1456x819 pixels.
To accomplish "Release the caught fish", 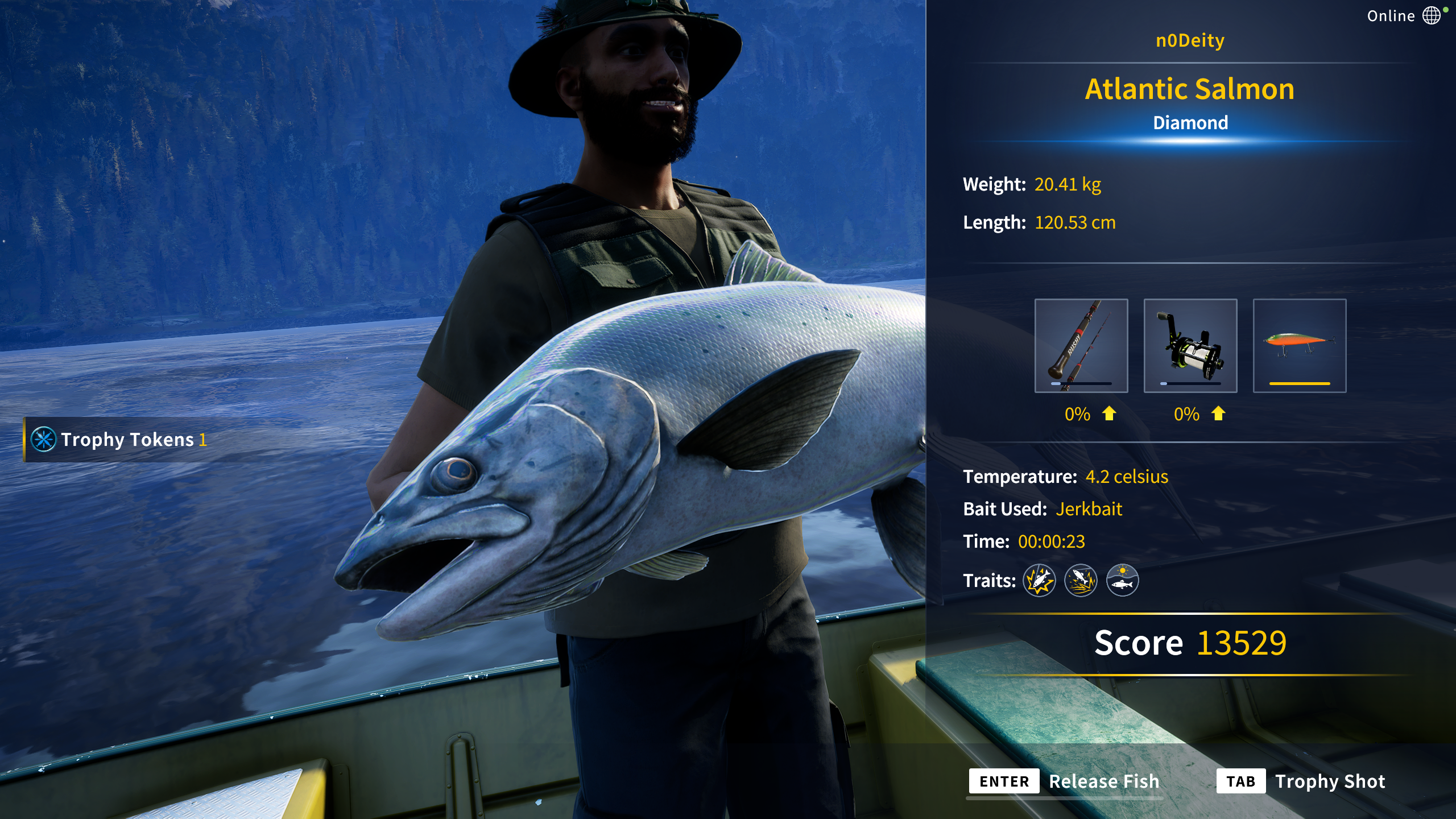I will 1065,781.
